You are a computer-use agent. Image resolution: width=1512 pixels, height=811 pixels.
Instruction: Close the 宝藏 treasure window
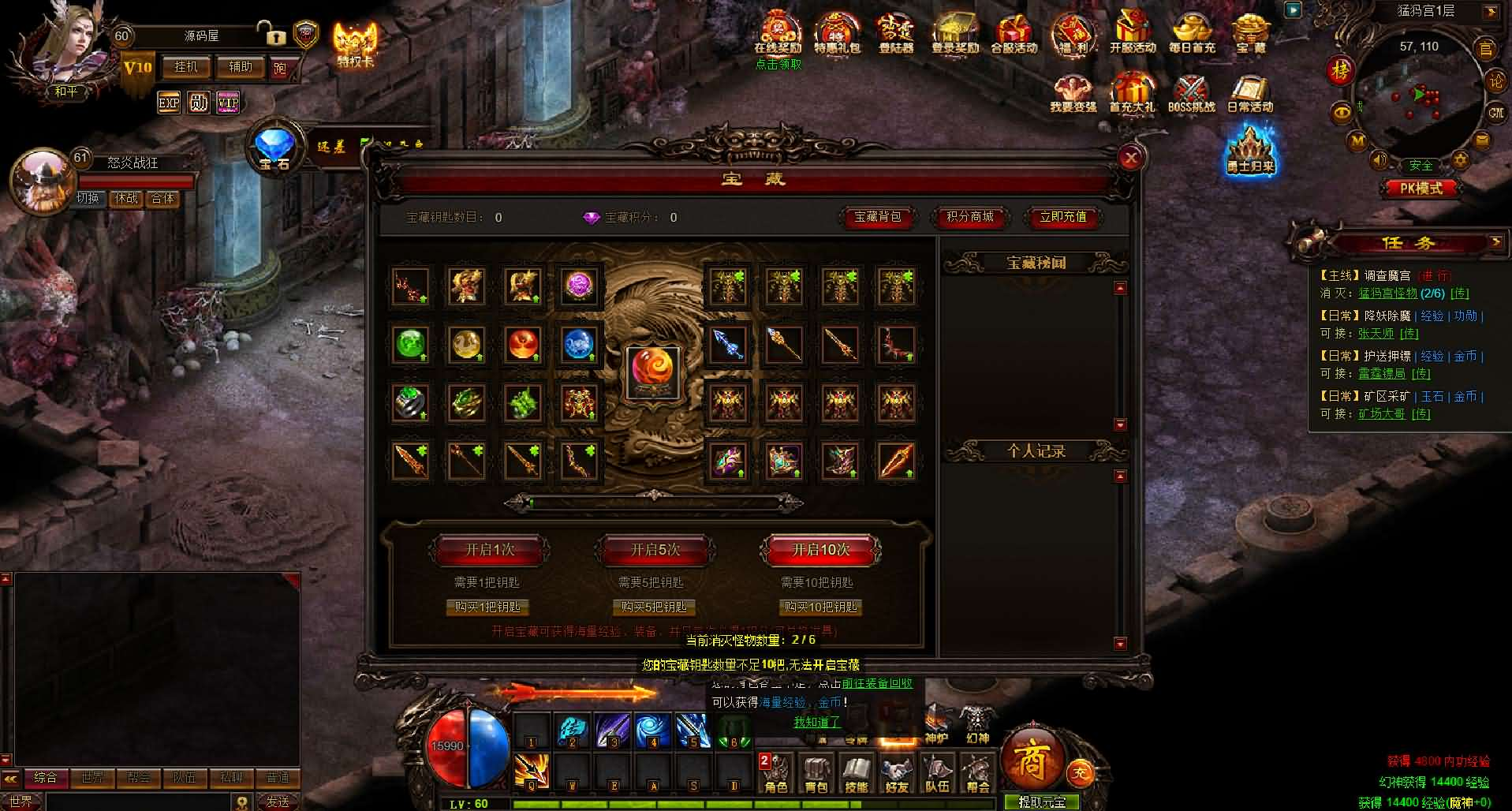click(x=1130, y=158)
